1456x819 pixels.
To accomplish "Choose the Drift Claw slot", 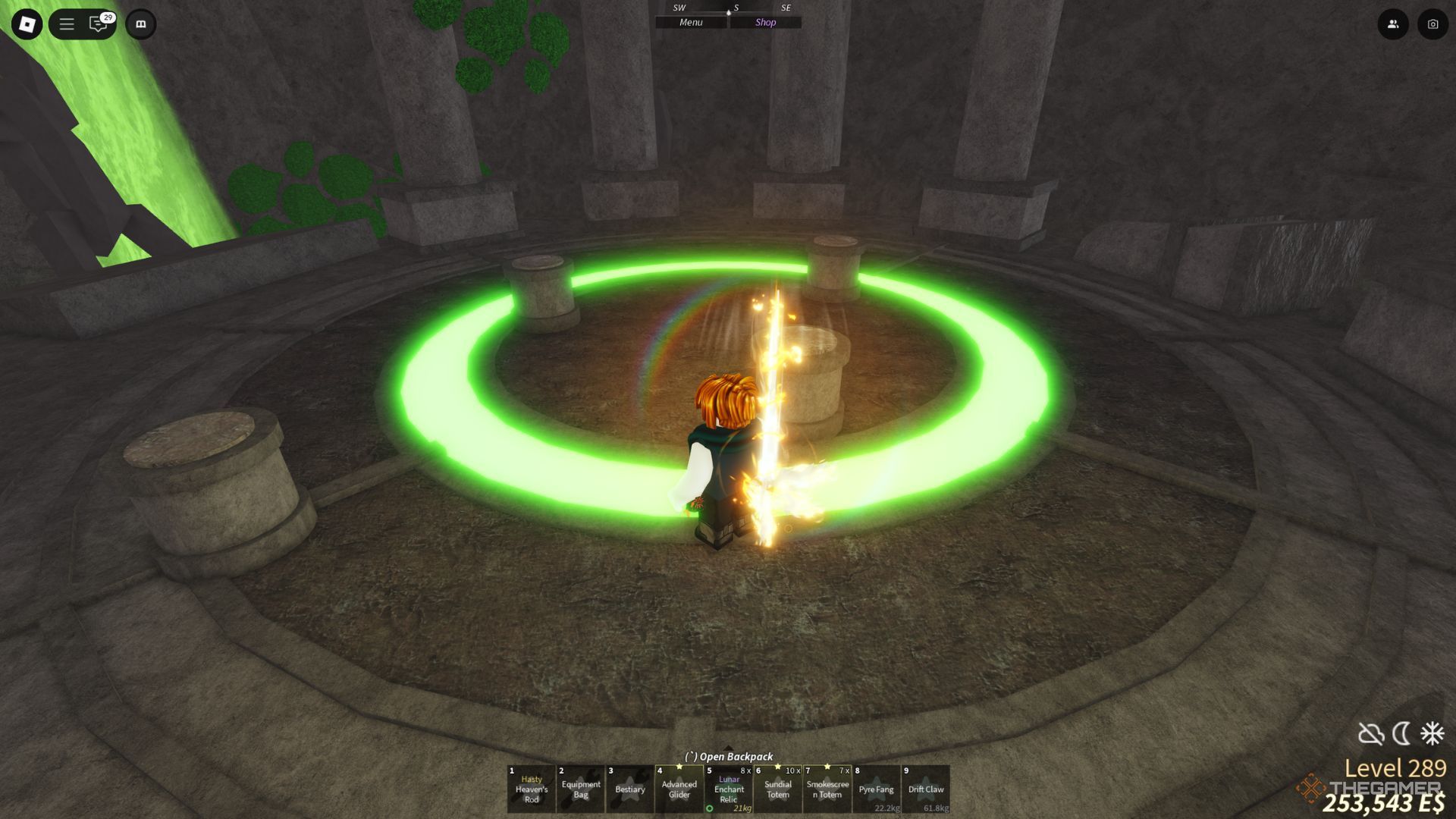I will pyautogui.click(x=926, y=789).
